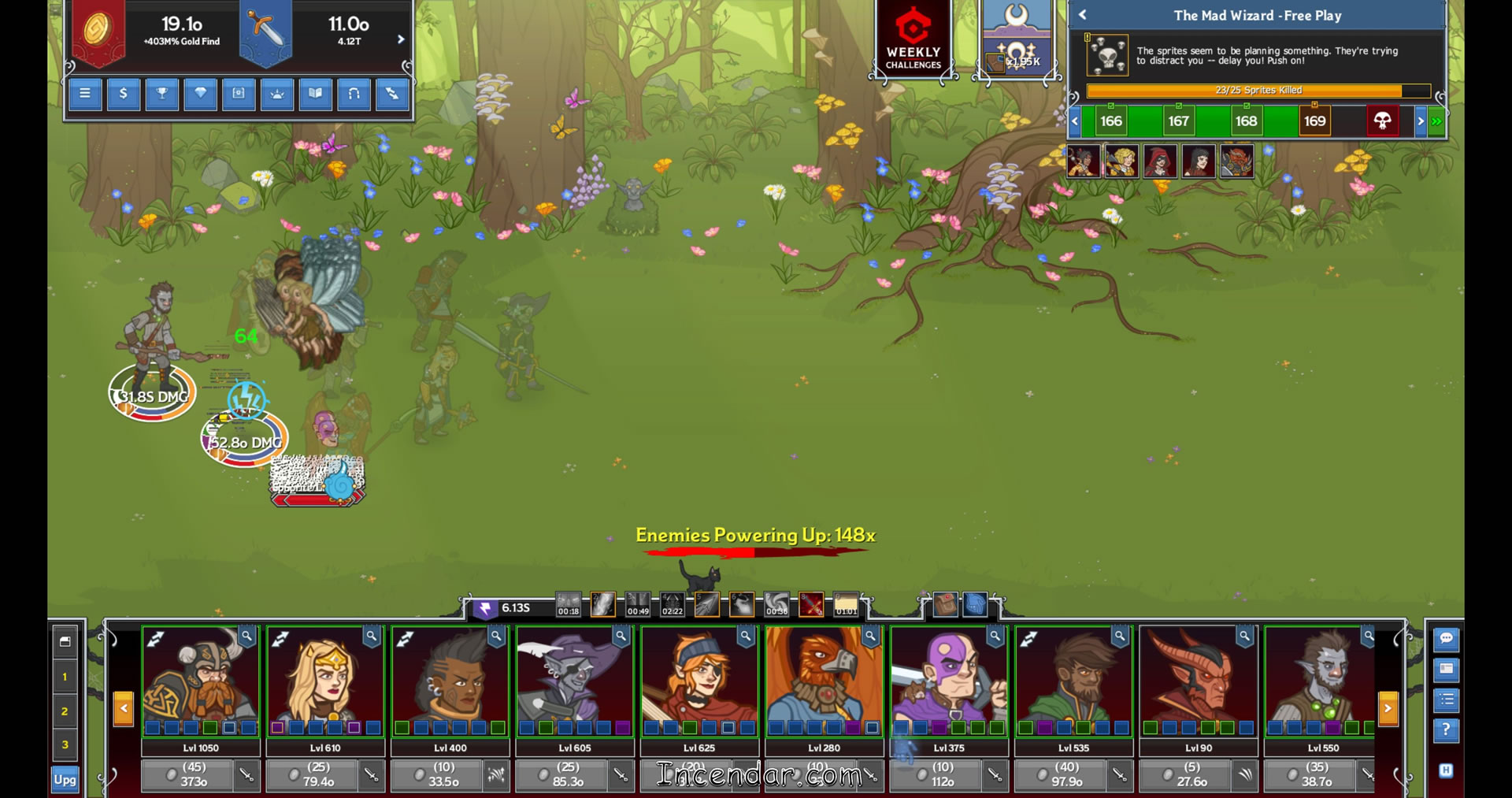Skip to the latest area with green double arrow
Screen dimensions: 1512x798
1437,121
